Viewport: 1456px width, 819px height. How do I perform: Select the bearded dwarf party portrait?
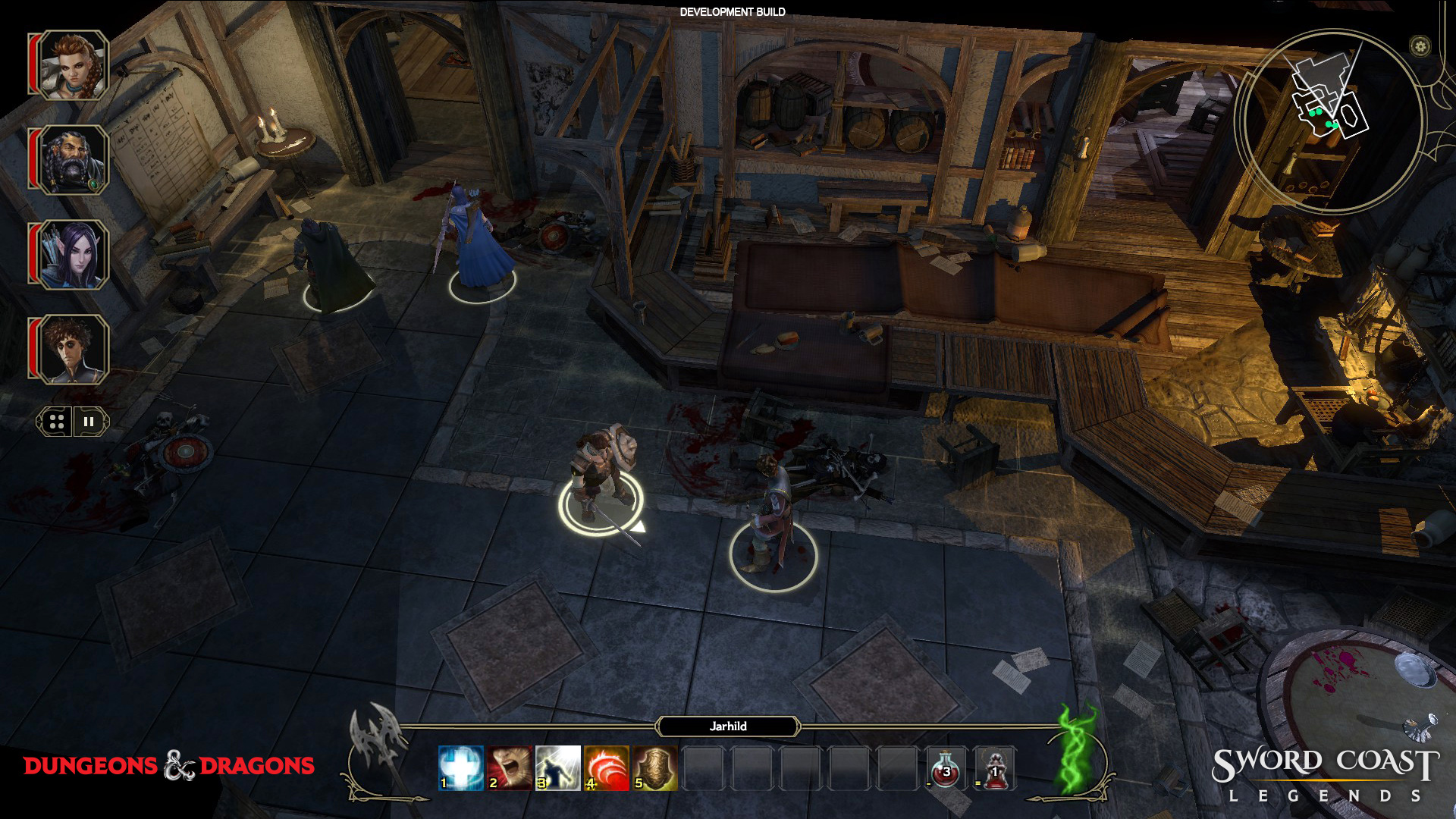[x=73, y=160]
